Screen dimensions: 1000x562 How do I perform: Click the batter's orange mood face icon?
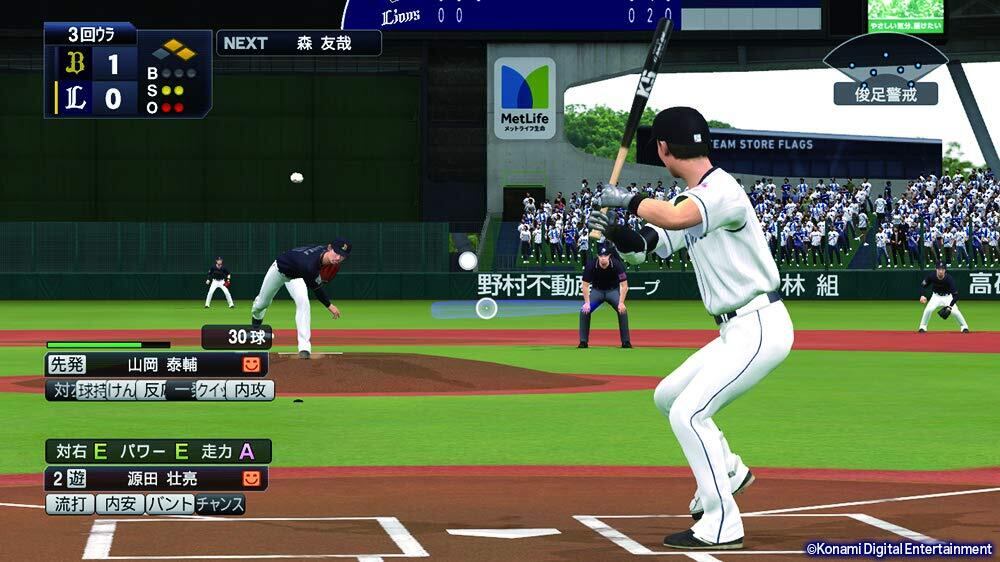251,479
